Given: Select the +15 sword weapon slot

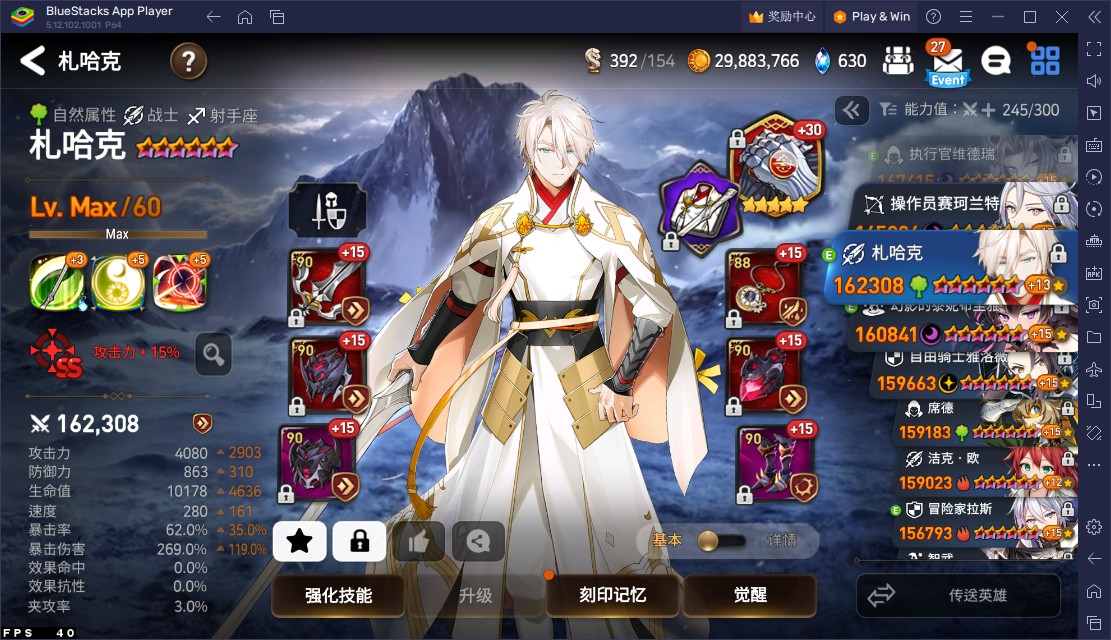Looking at the screenshot, I should pyautogui.click(x=327, y=285).
